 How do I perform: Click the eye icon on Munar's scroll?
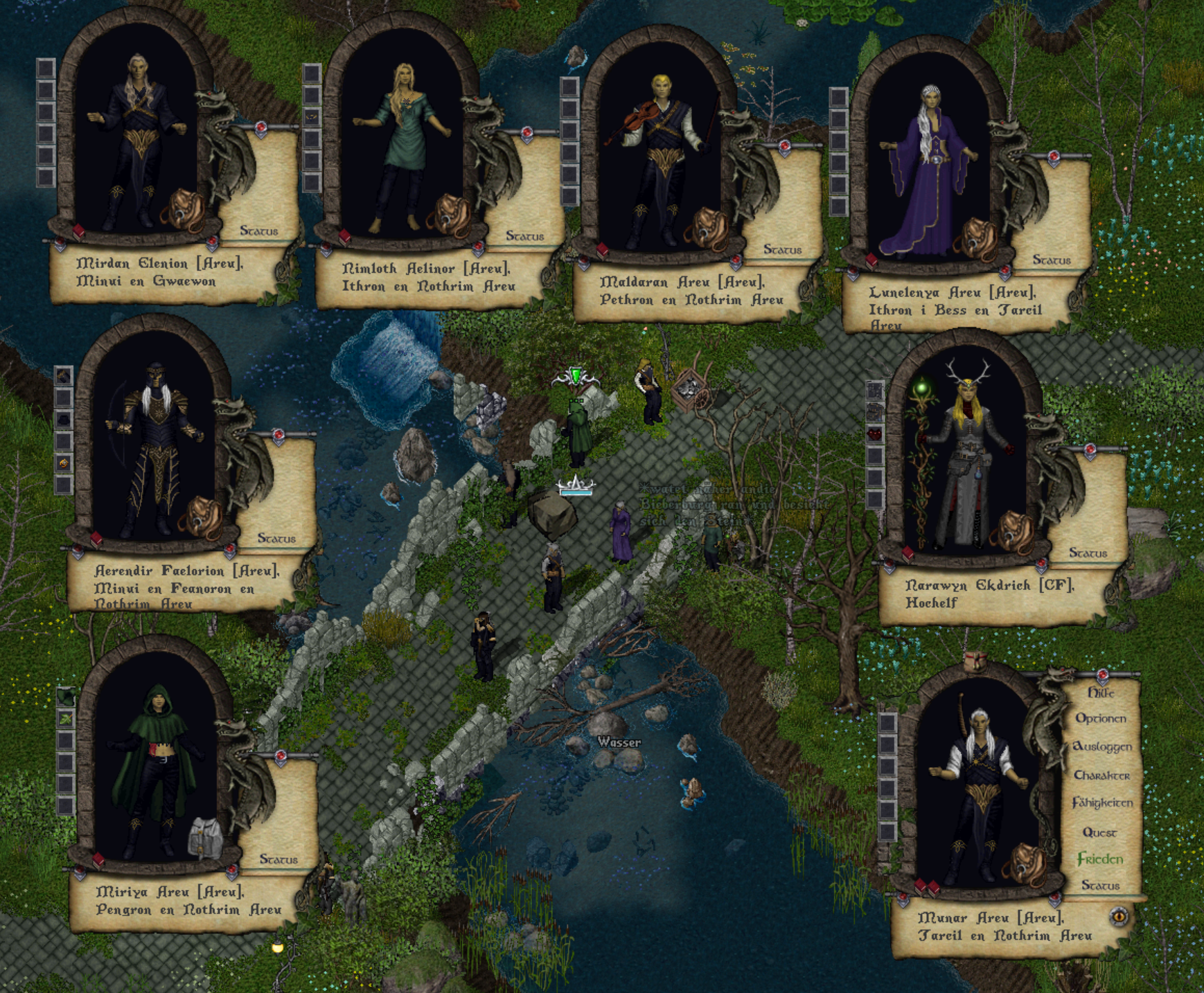[x=1119, y=917]
